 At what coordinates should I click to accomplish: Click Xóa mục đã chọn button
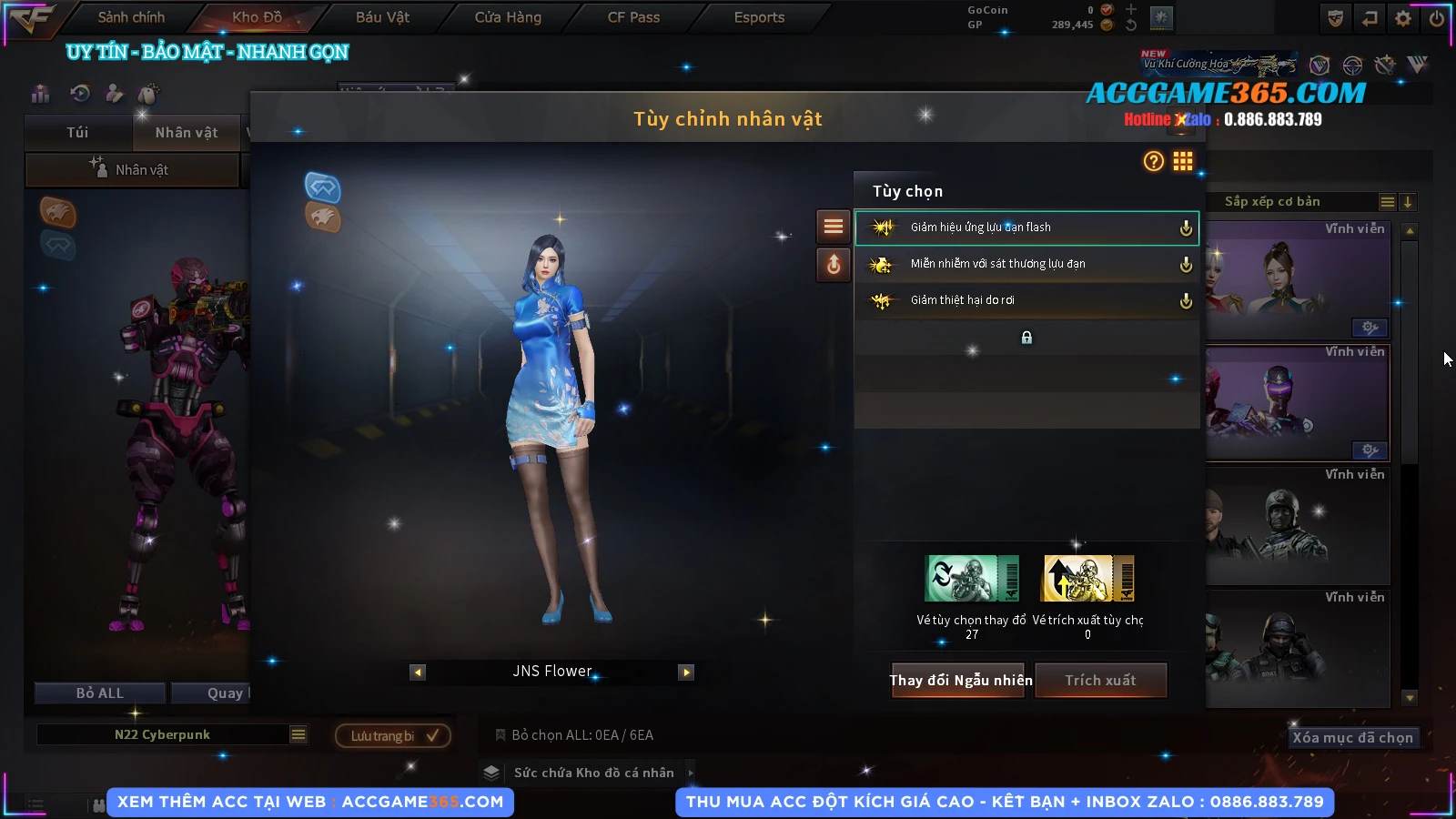click(1352, 738)
